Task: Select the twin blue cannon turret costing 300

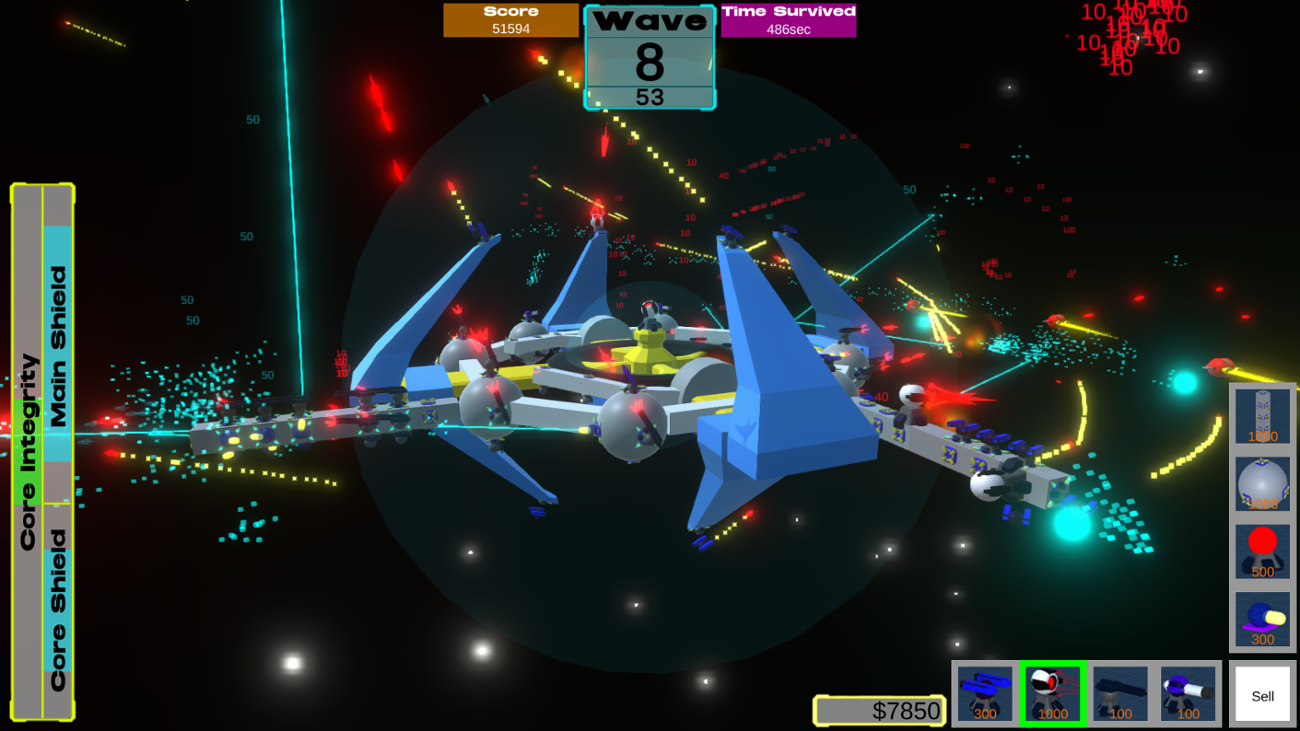Action: (x=985, y=694)
